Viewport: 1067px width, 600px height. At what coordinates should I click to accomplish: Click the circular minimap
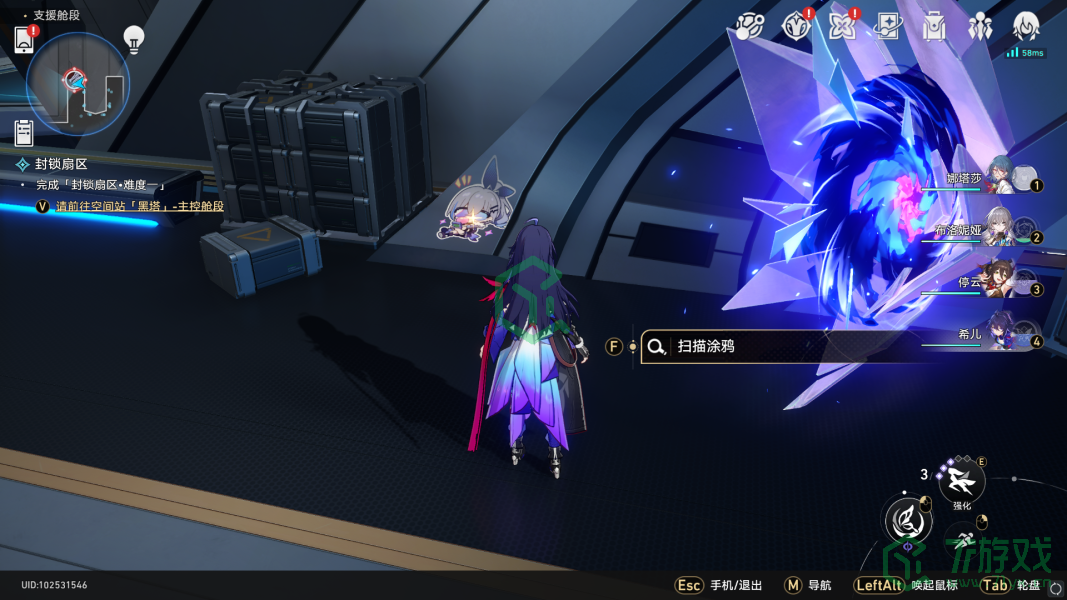[78, 83]
